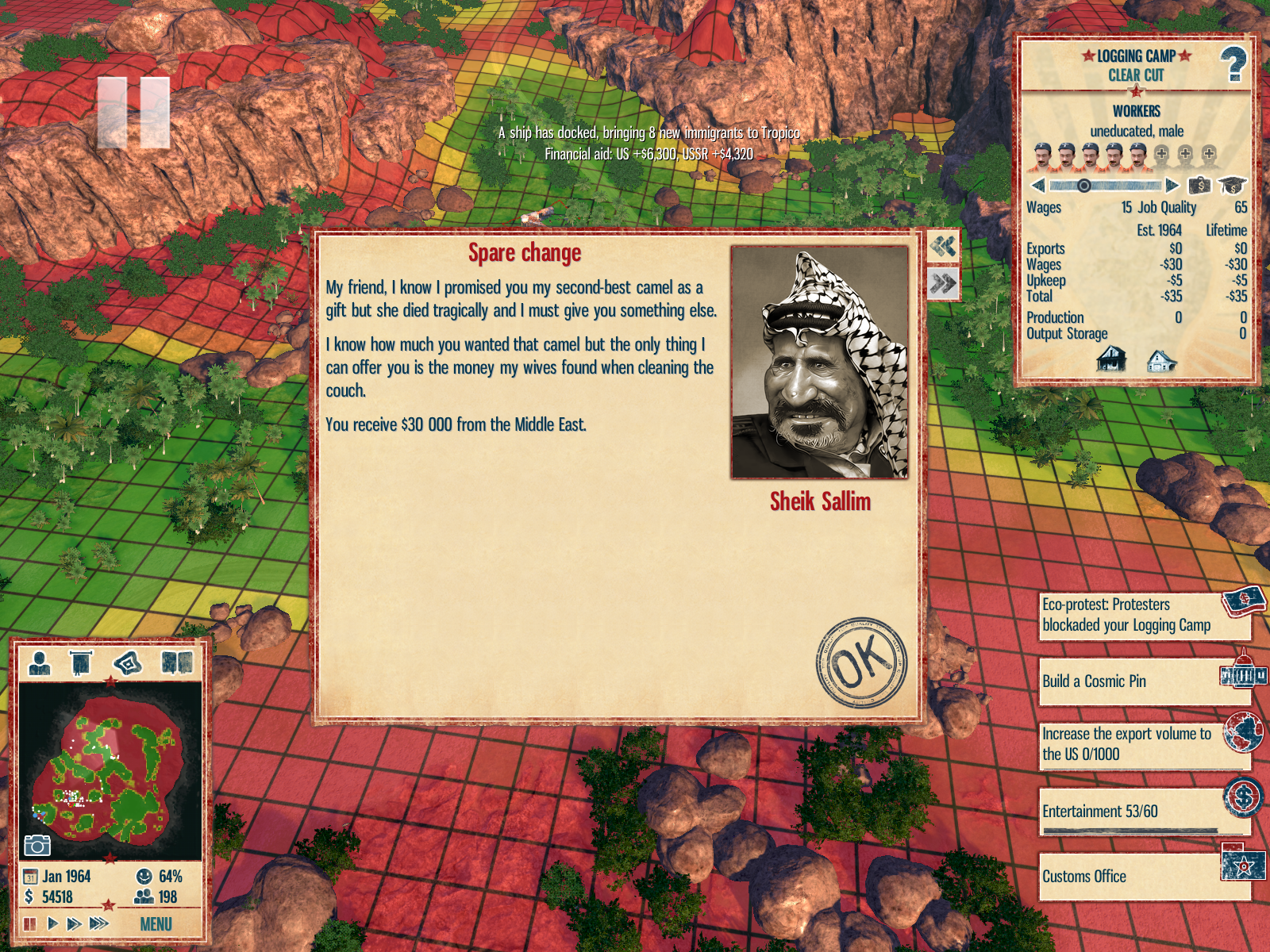Open the MENU below the minimap
1270x952 pixels.
156,924
